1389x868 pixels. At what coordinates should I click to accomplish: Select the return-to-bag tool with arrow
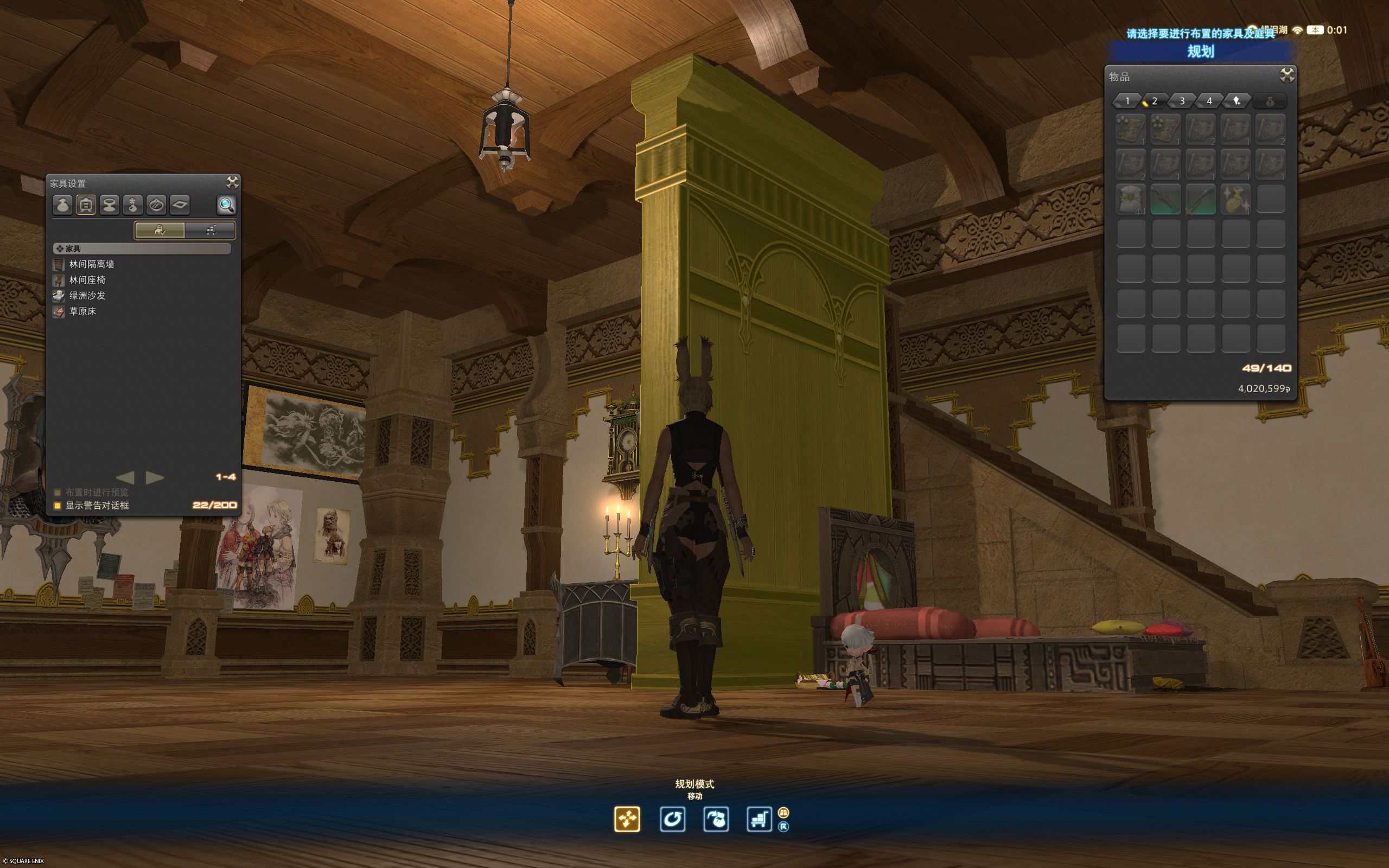(x=716, y=819)
